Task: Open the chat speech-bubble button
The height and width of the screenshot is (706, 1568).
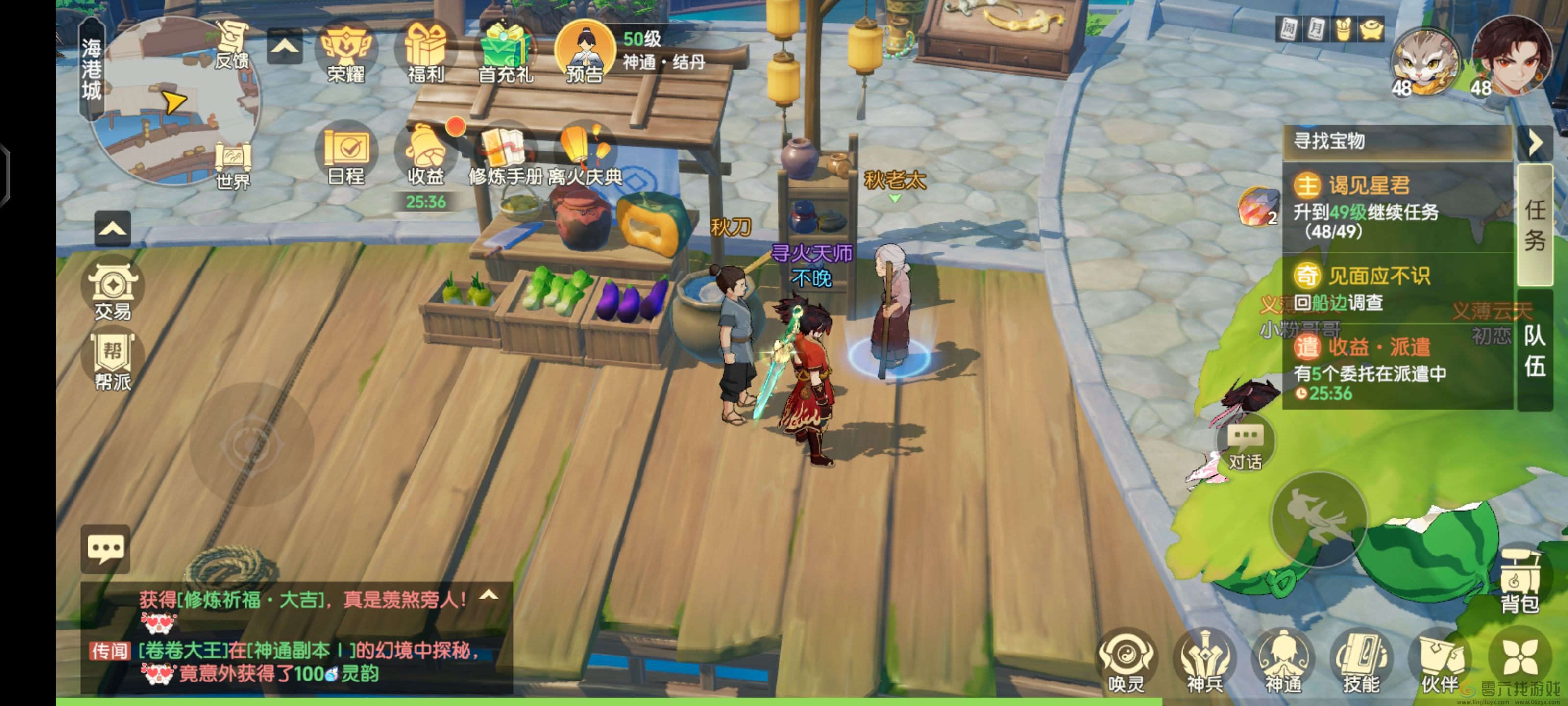Action: coord(105,548)
